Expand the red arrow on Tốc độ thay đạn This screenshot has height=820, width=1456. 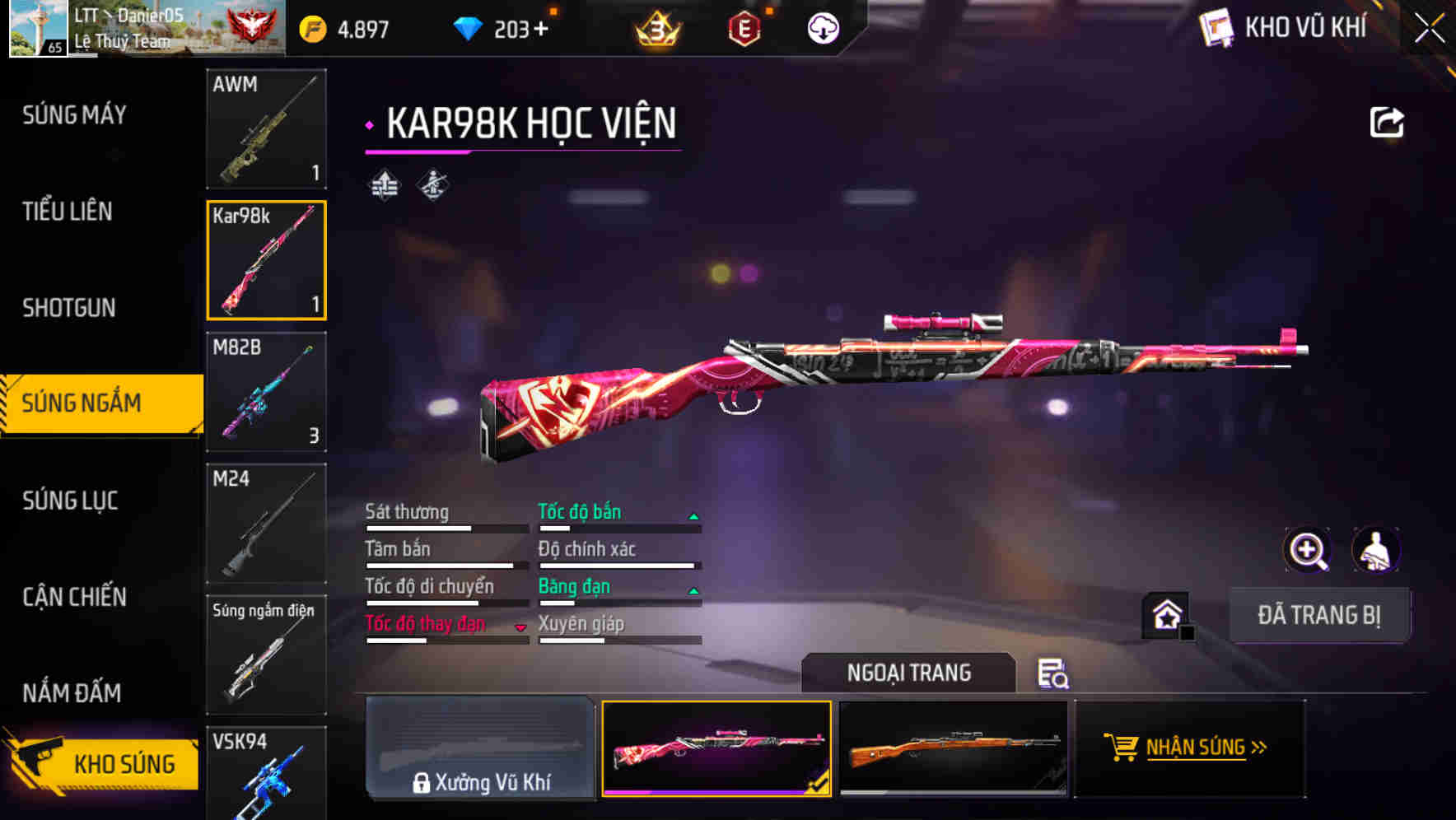tap(521, 626)
